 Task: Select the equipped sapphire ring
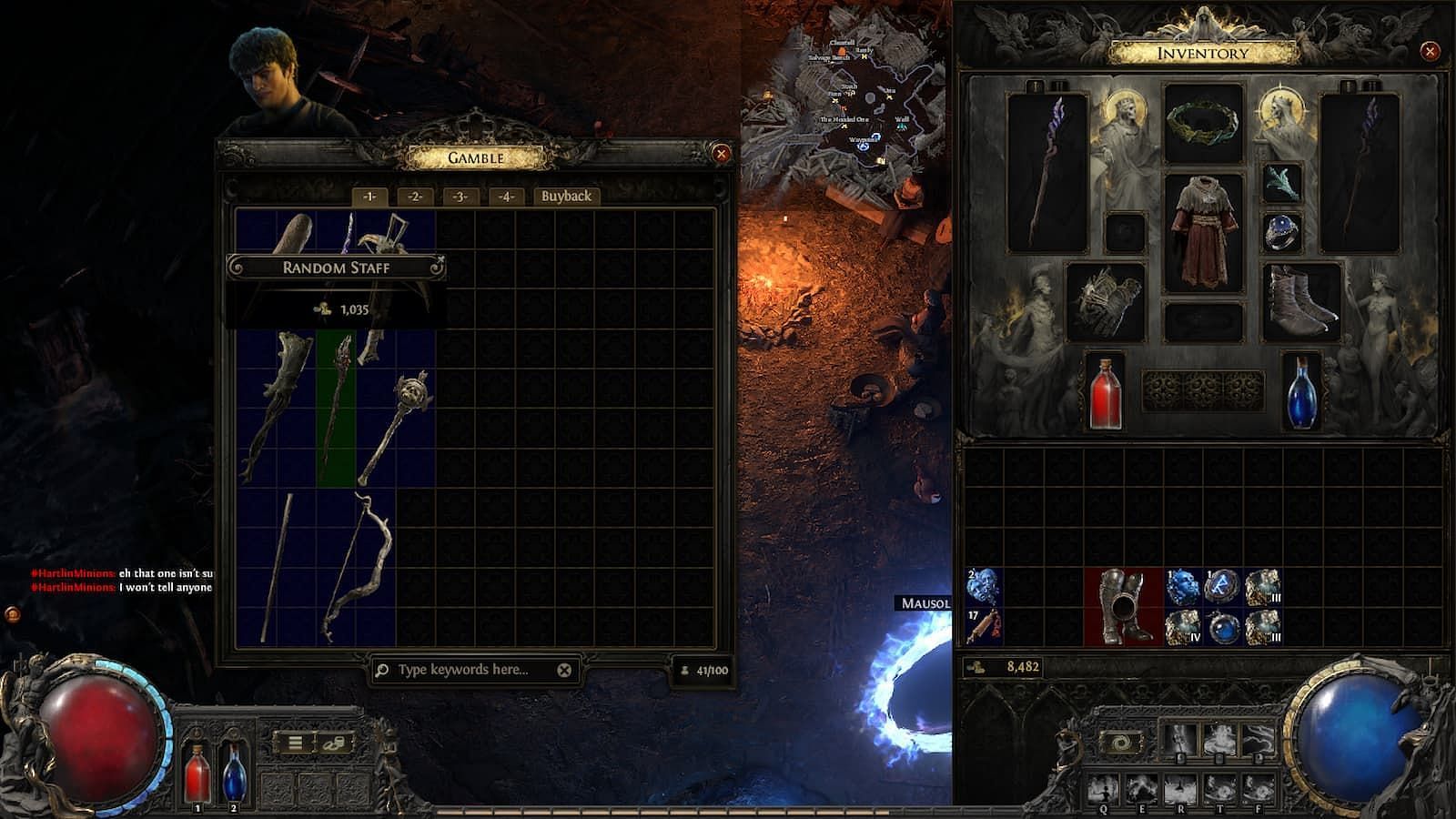pos(1281,233)
